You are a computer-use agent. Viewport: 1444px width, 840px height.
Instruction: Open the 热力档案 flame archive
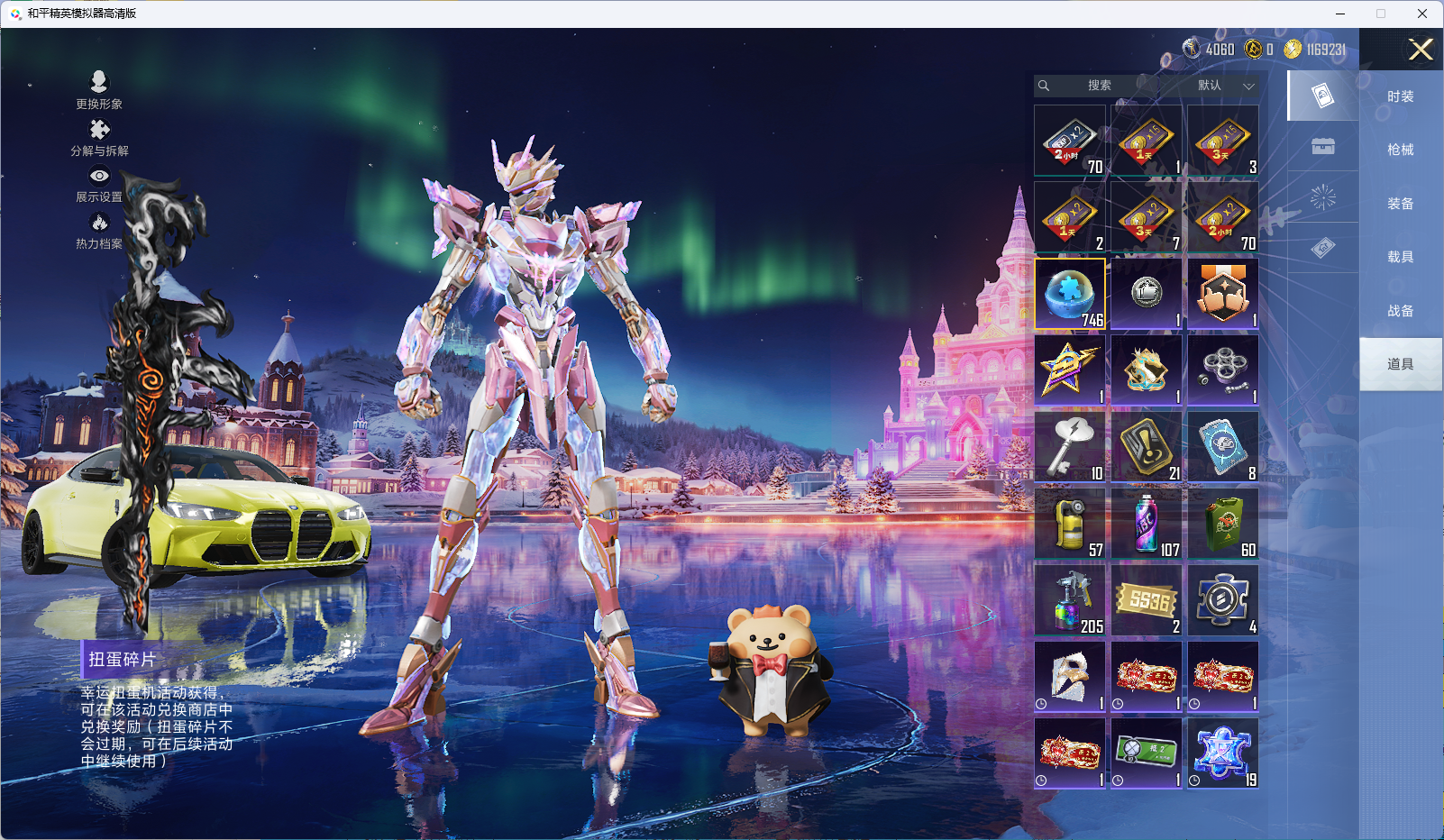tap(99, 231)
